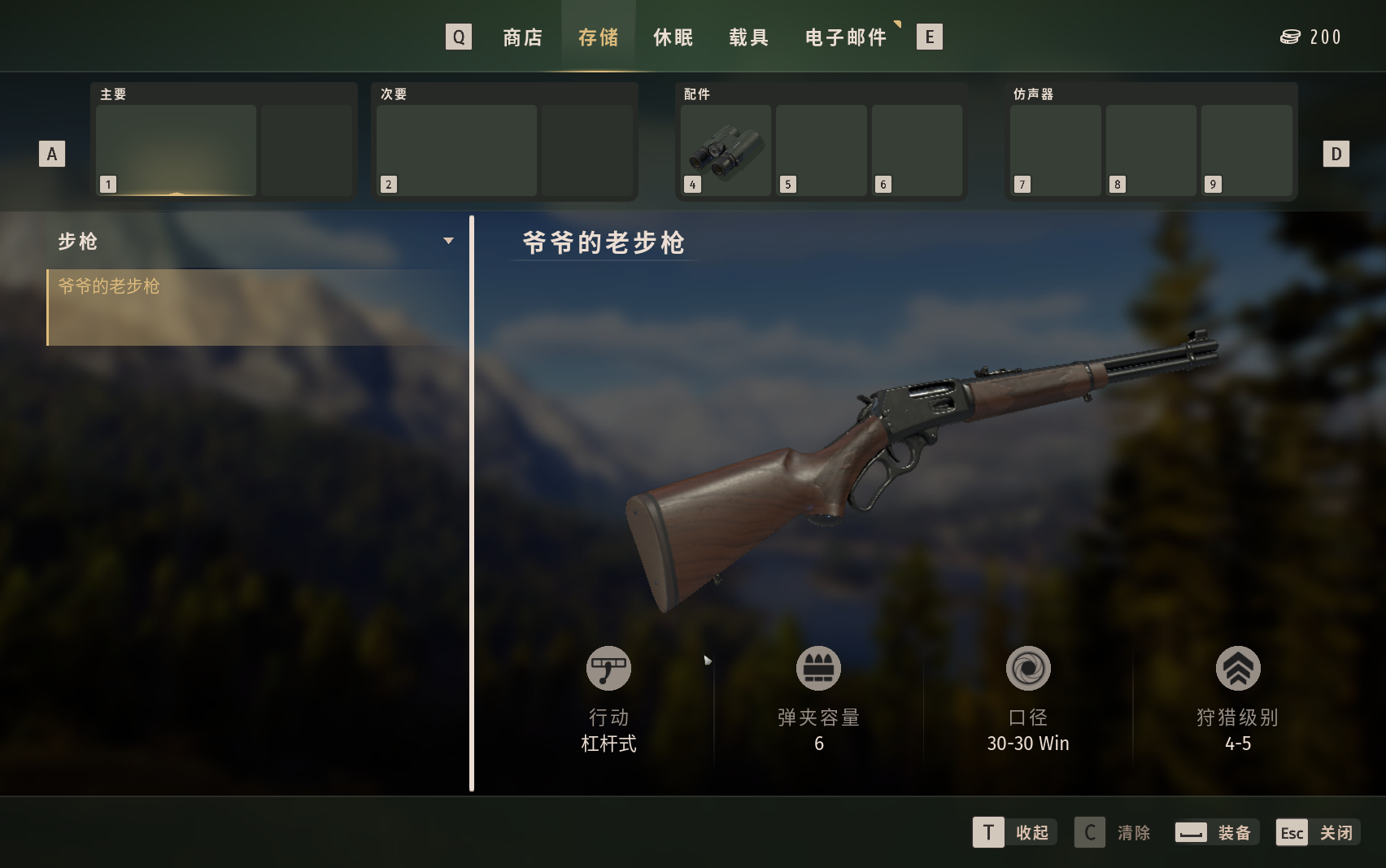This screenshot has height=868, width=1386.
Task: Open the 电子邮件 menu
Action: 846,37
